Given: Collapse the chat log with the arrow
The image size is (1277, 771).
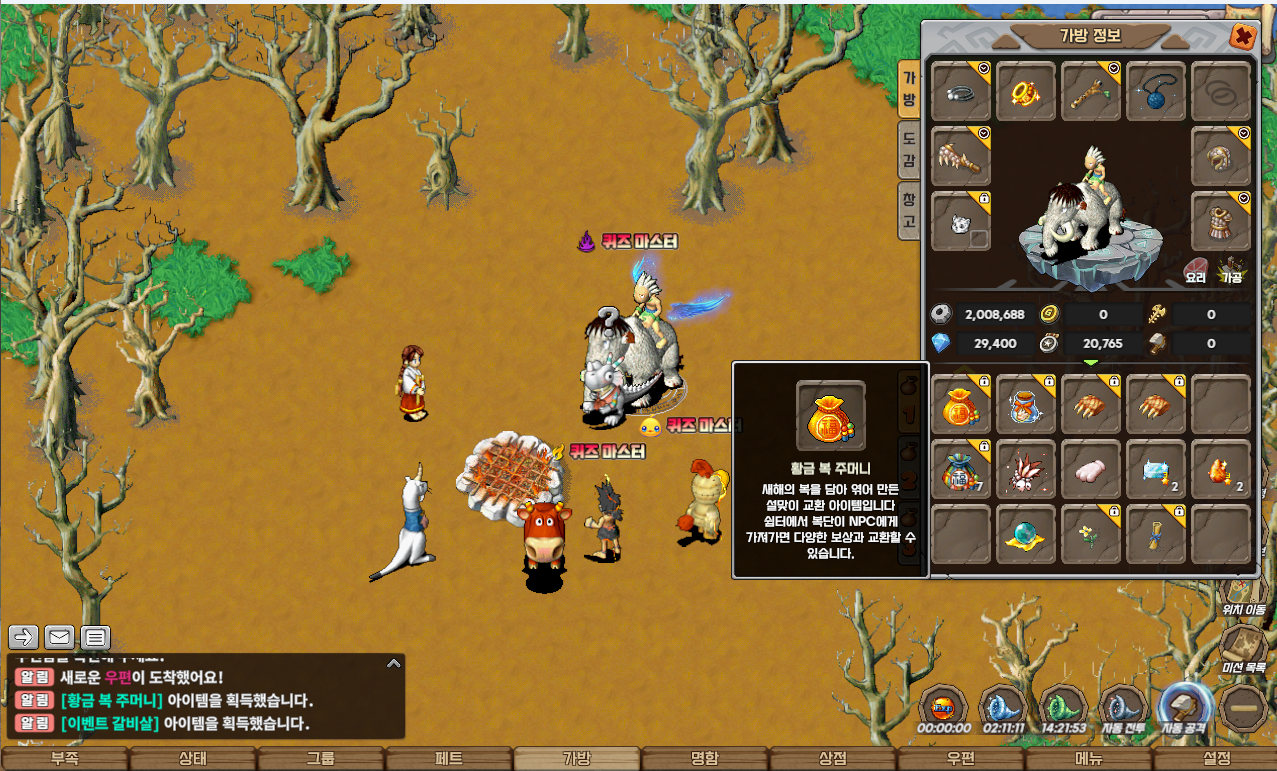Looking at the screenshot, I should (394, 662).
